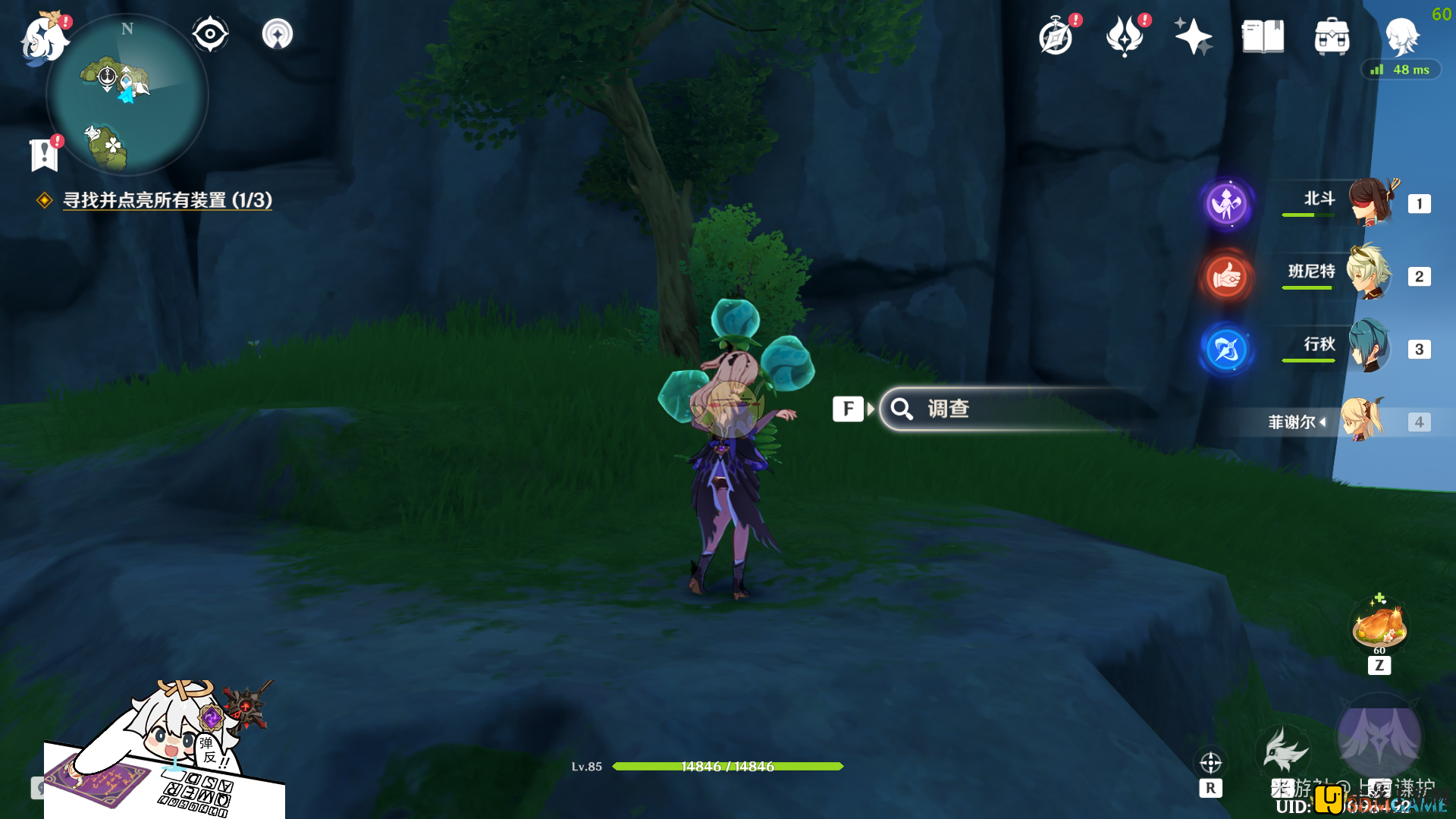The width and height of the screenshot is (1456, 819).
Task: Open the Adventure Handbook
Action: click(x=1057, y=36)
